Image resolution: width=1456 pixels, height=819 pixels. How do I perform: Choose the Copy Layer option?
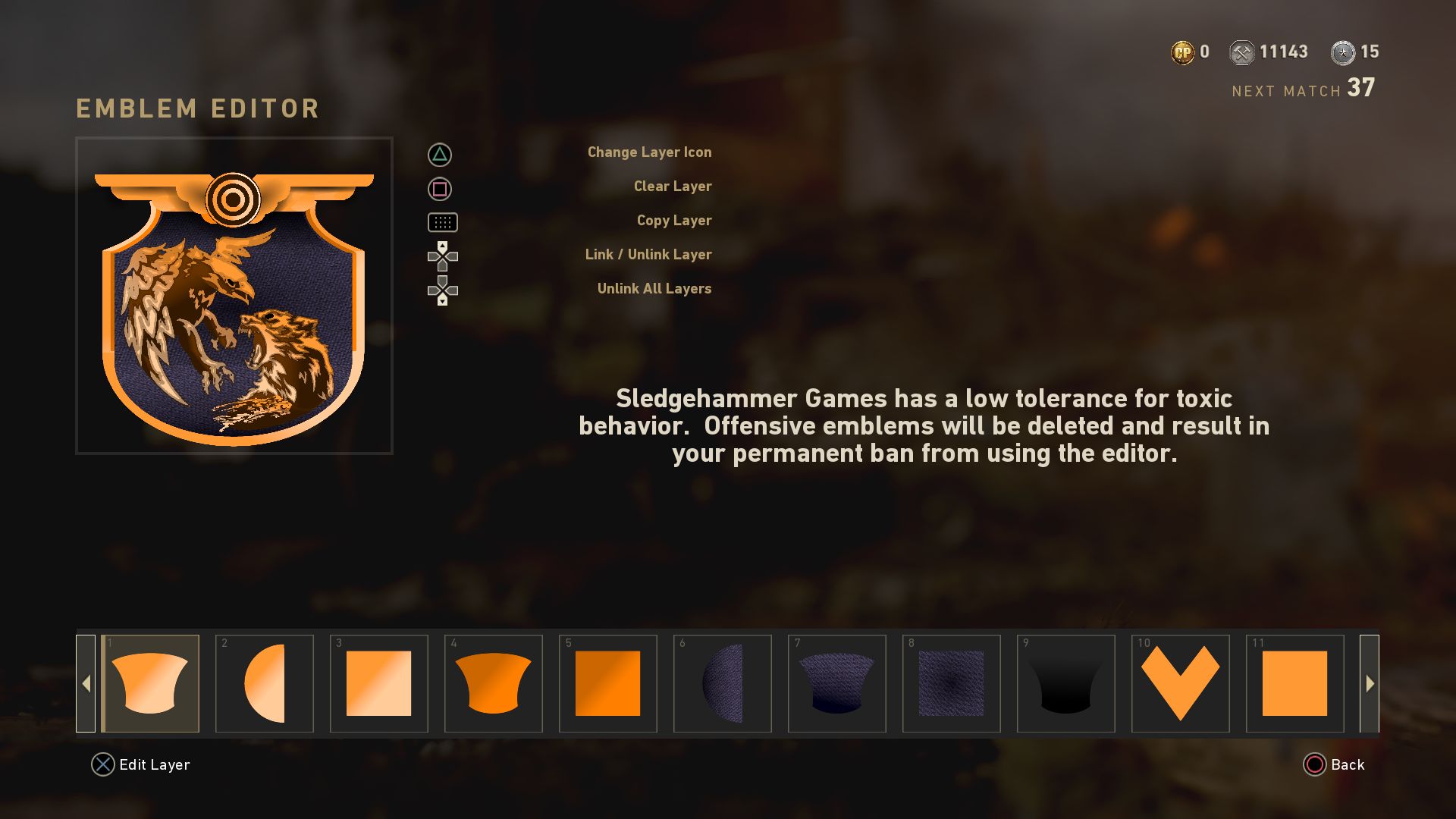(x=673, y=221)
